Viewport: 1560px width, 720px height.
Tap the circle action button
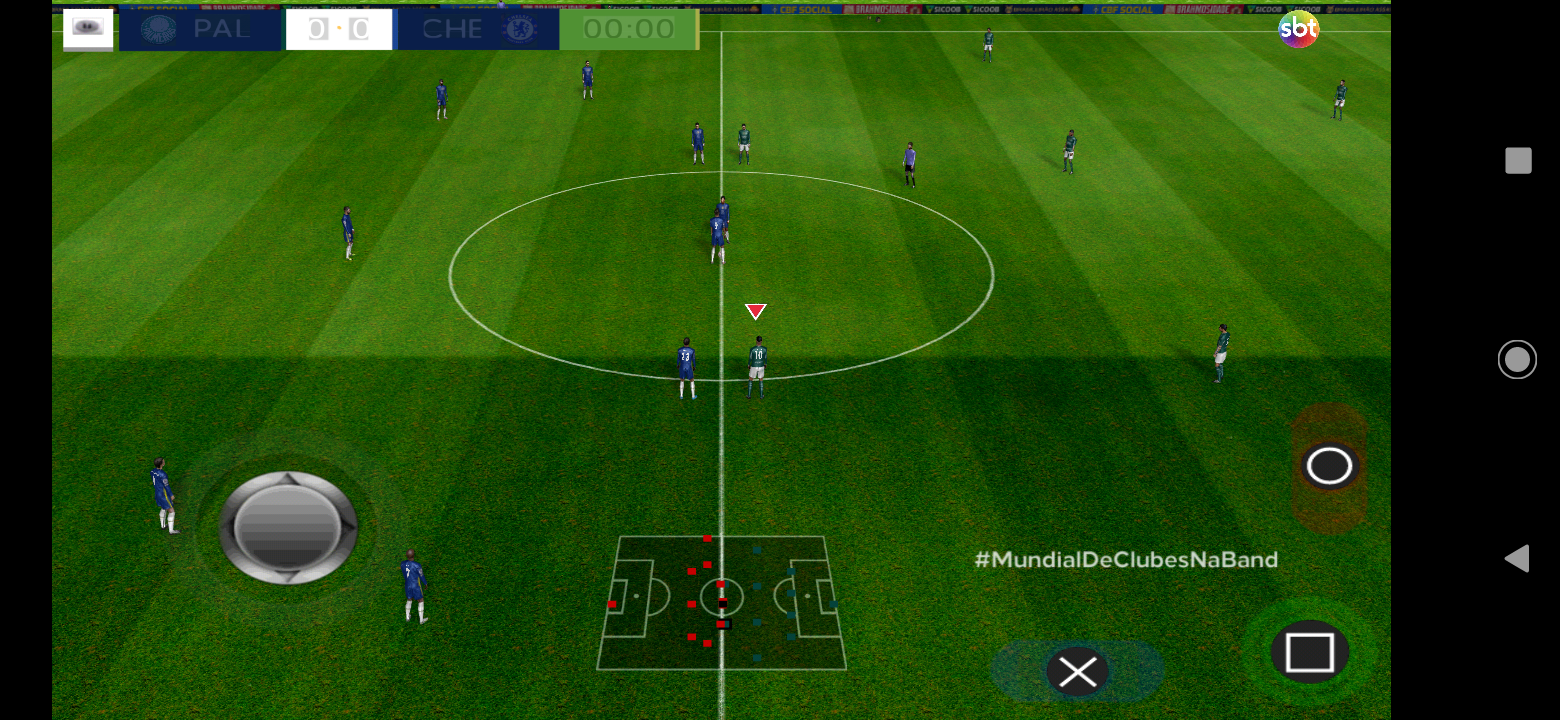(1329, 466)
